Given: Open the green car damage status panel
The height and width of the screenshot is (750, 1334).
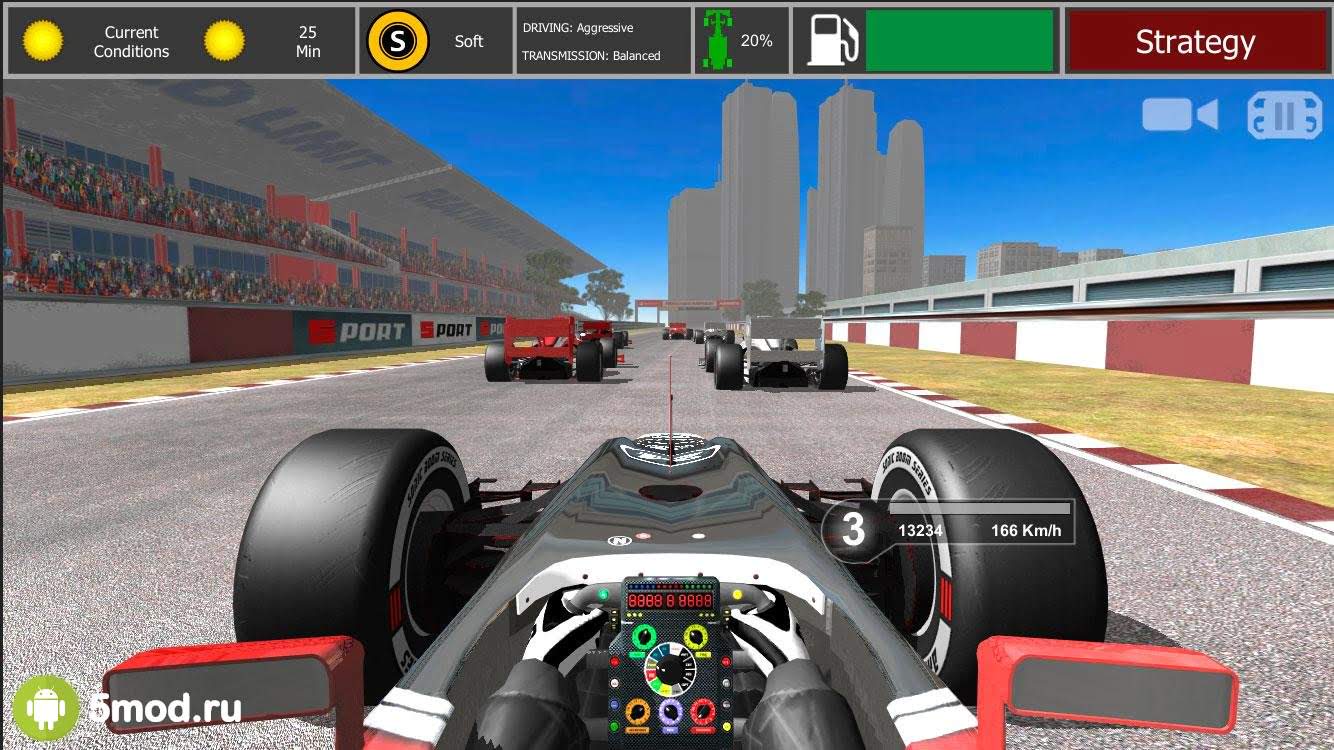Looking at the screenshot, I should pos(741,42).
